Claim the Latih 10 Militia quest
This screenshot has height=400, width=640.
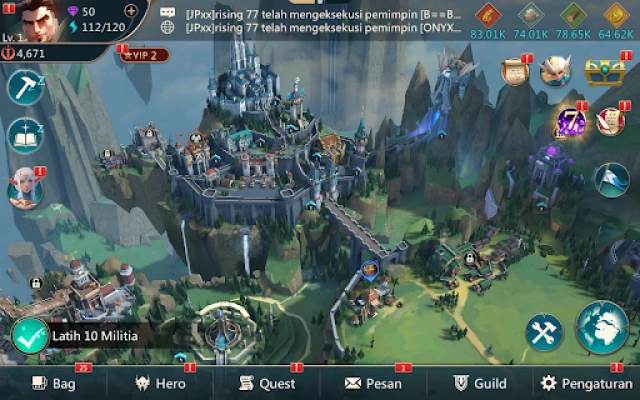pos(30,335)
